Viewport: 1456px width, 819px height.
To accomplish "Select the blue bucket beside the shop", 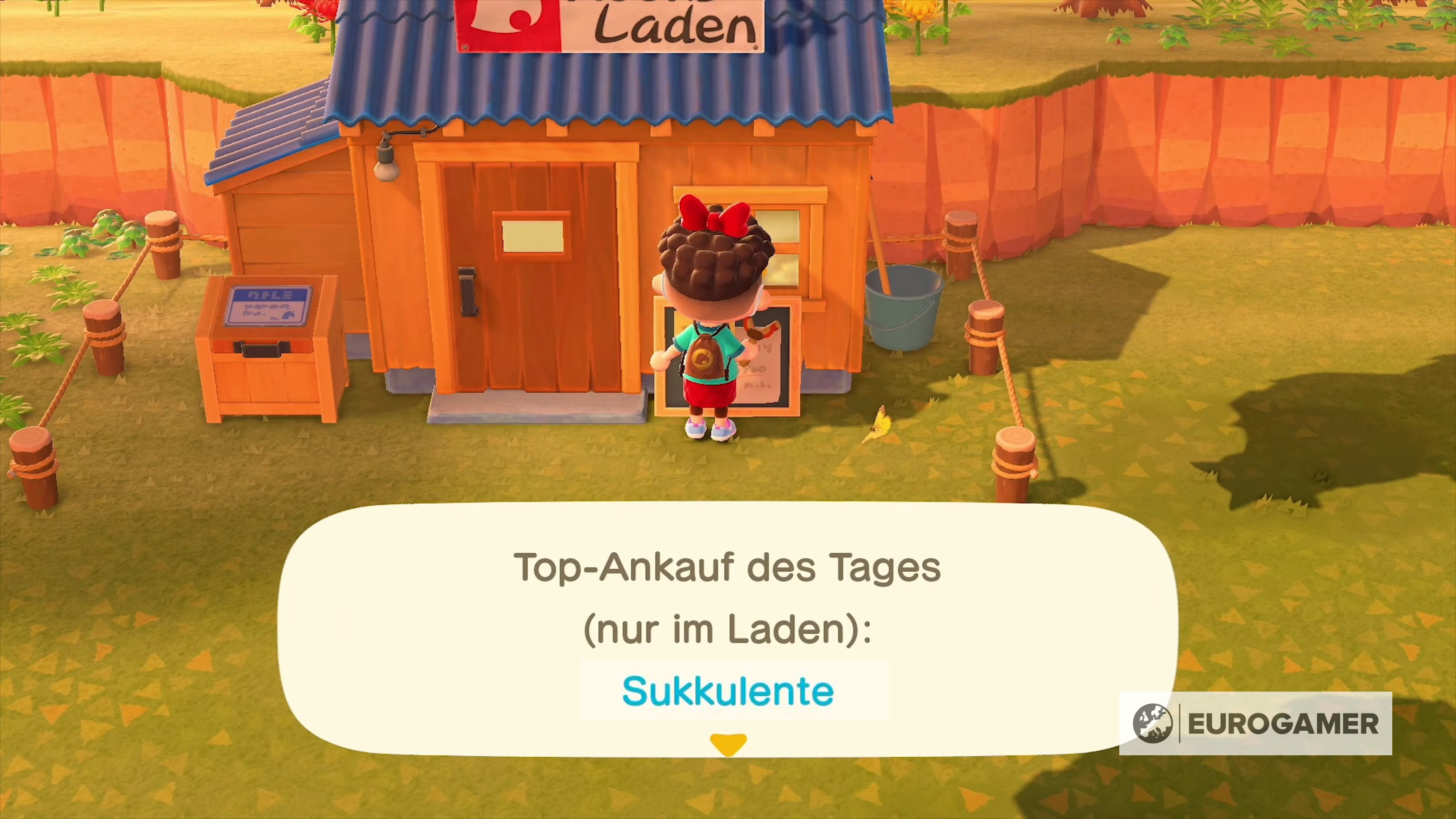I will [903, 308].
